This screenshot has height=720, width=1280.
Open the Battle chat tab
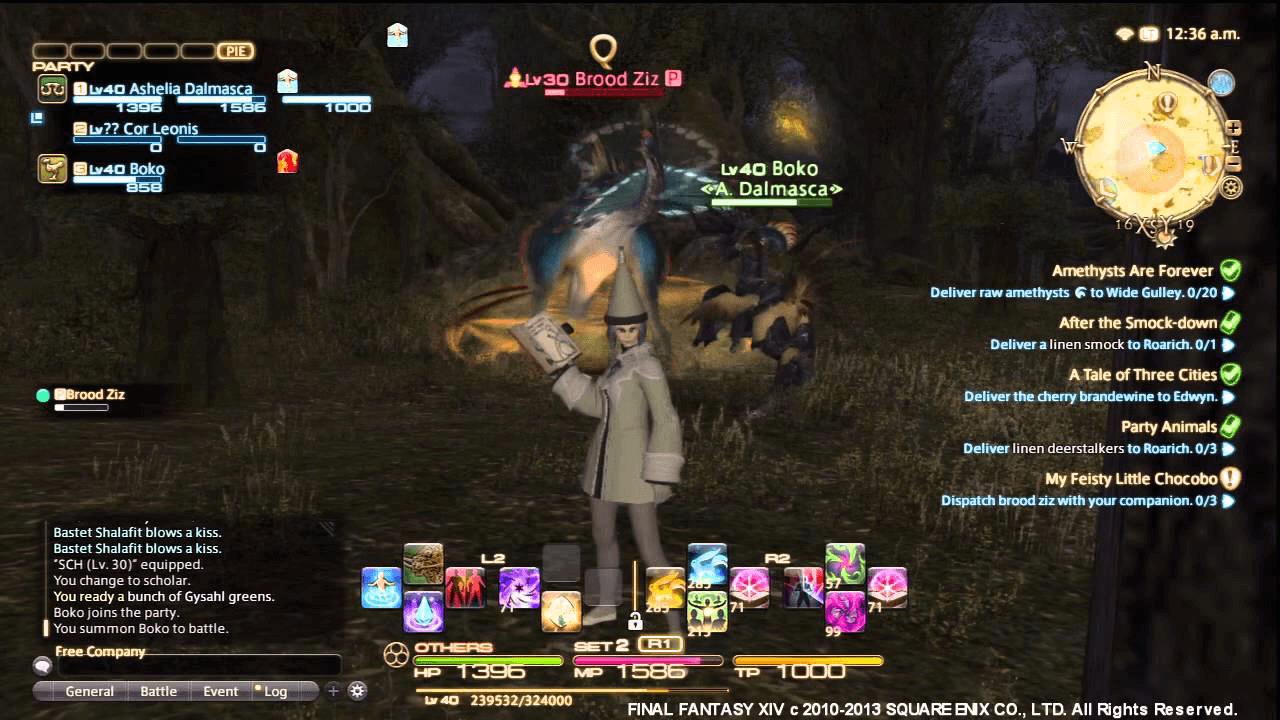(158, 691)
